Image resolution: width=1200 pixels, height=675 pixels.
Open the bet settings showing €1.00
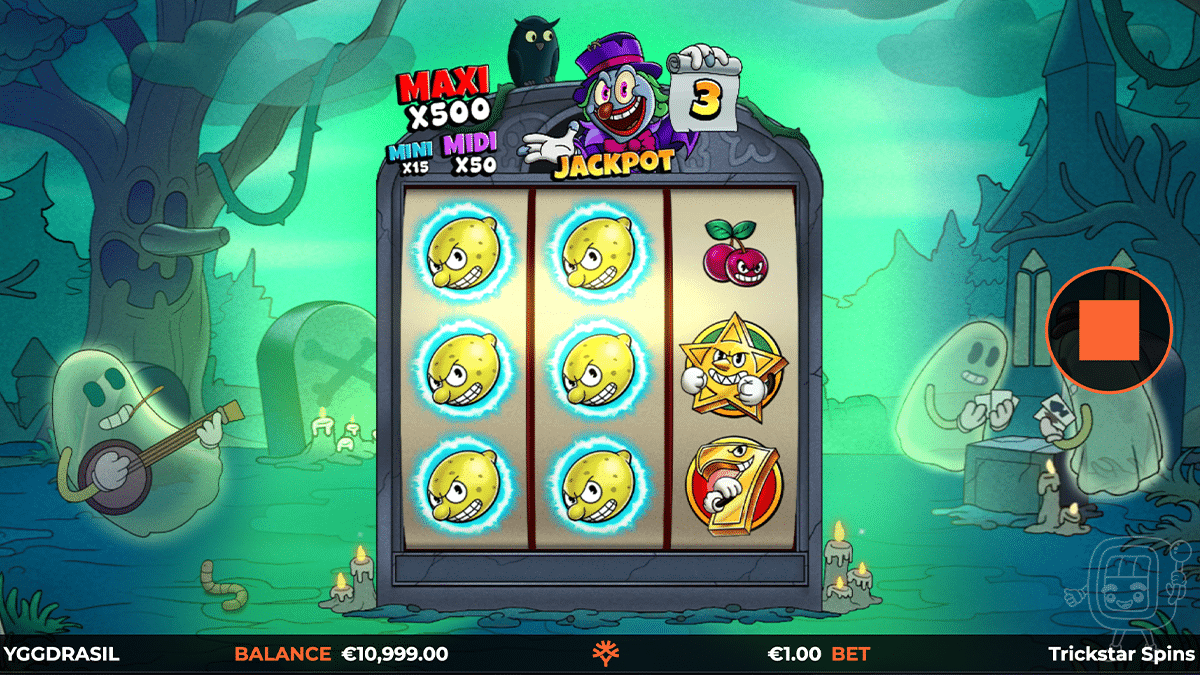pos(818,654)
